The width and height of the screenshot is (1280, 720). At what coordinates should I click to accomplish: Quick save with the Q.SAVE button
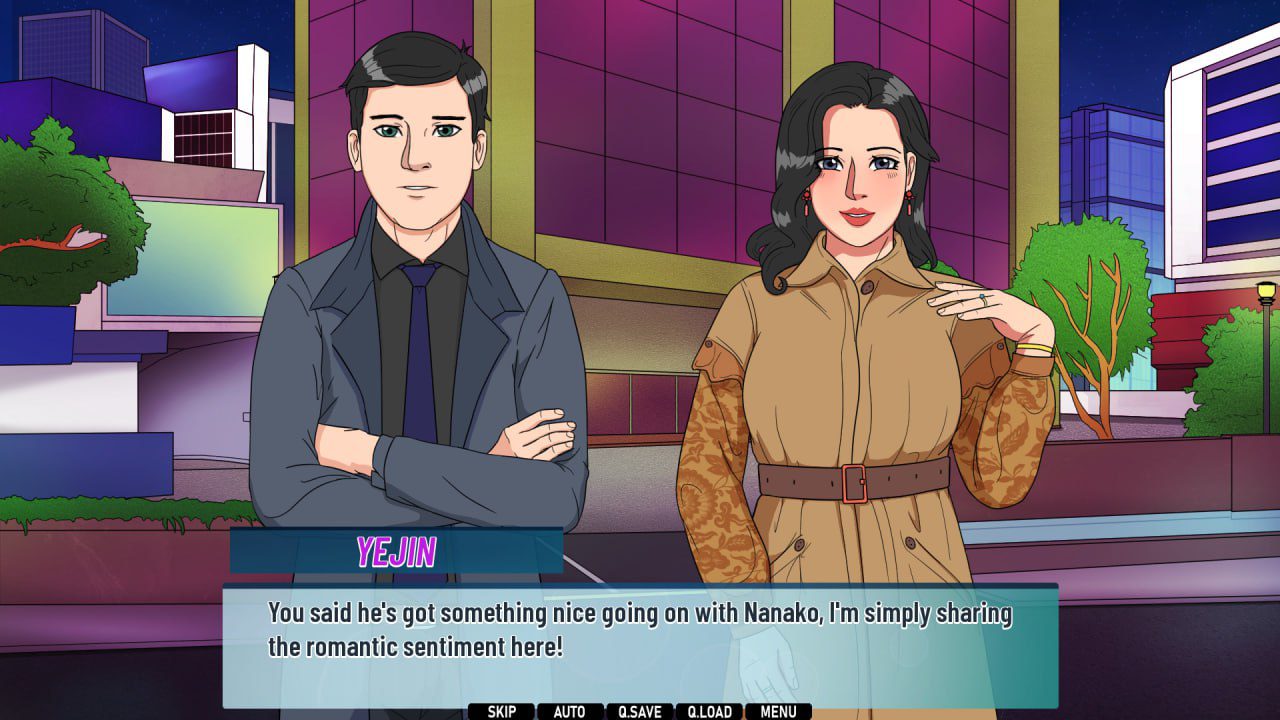coord(639,711)
